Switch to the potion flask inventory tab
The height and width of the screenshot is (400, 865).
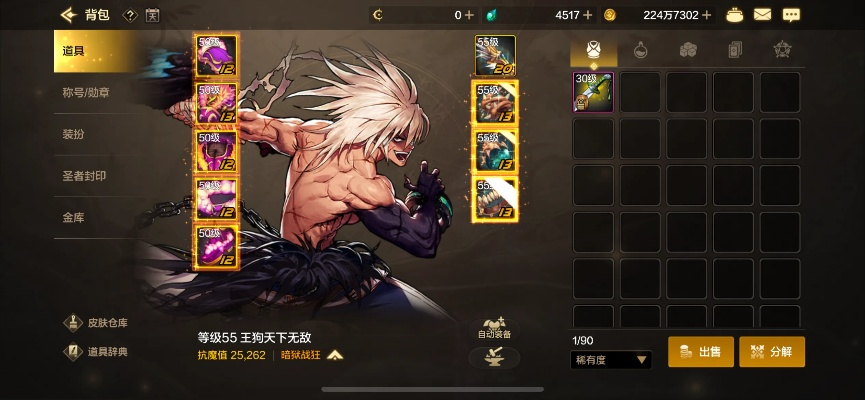click(x=640, y=49)
